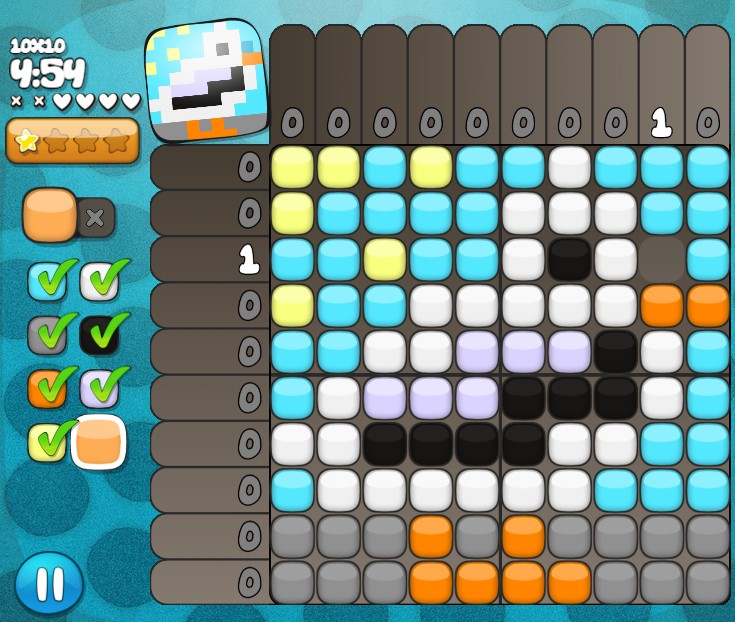Choose the white color swatch
735x622 pixels.
(100, 281)
